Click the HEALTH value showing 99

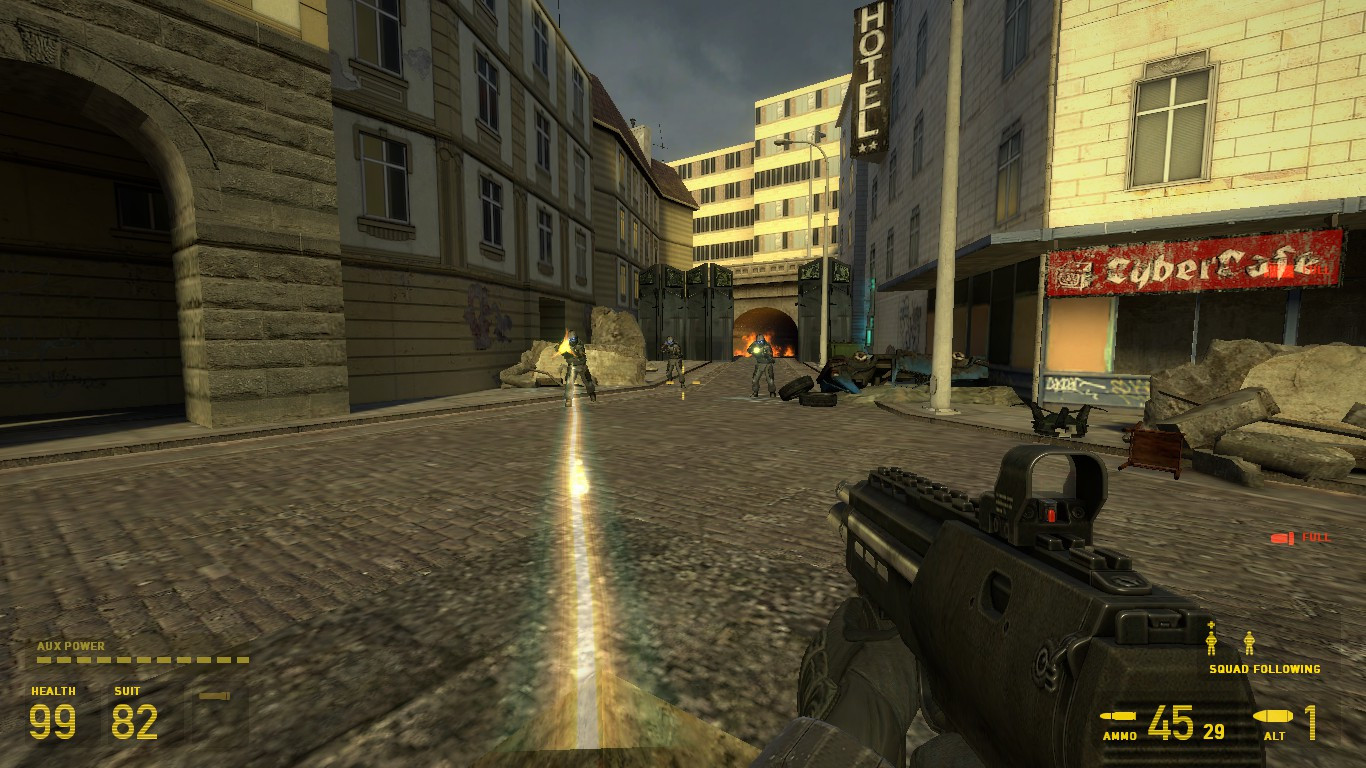click(x=51, y=721)
